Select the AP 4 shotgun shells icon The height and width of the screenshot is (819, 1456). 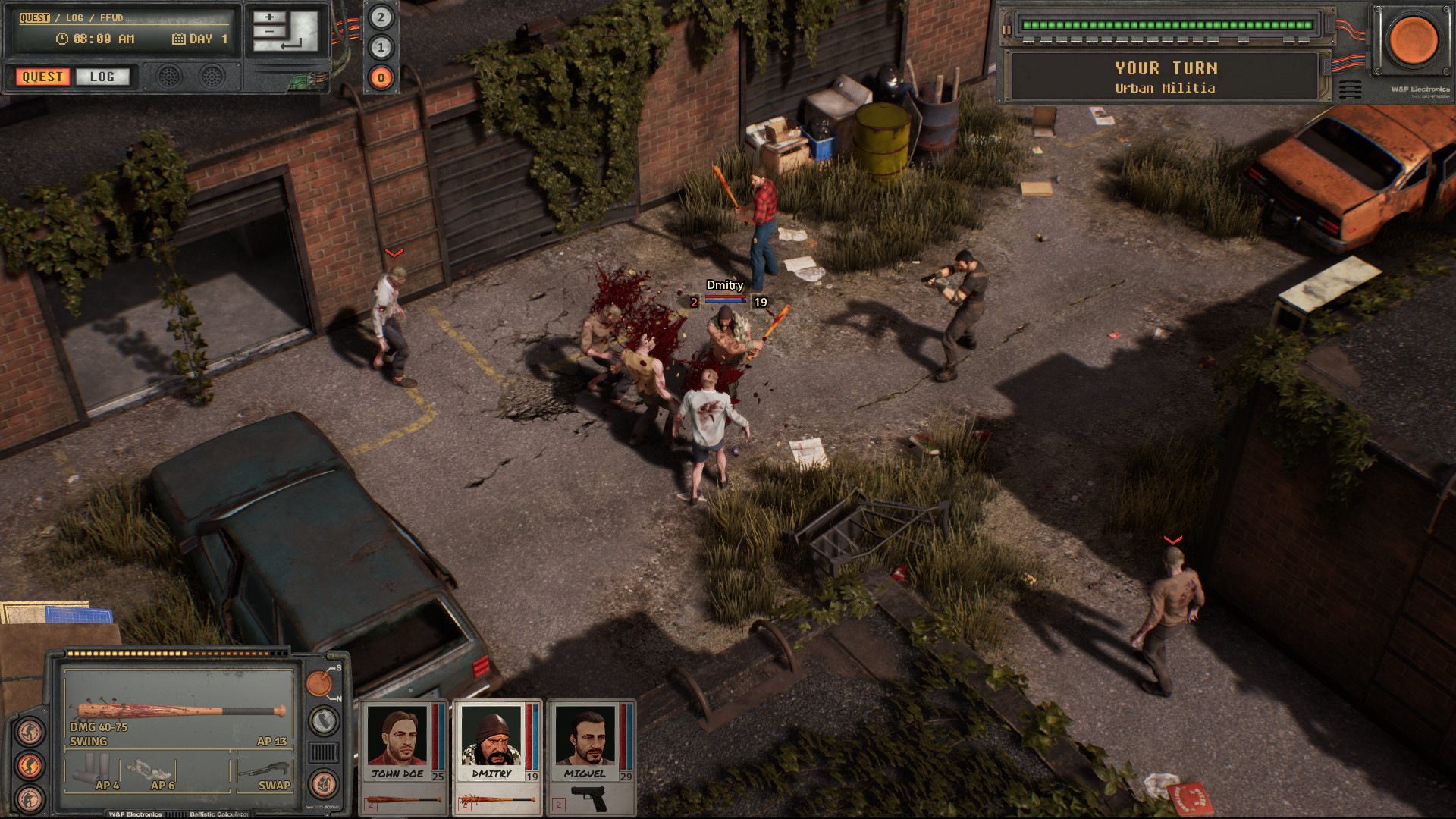tap(91, 767)
